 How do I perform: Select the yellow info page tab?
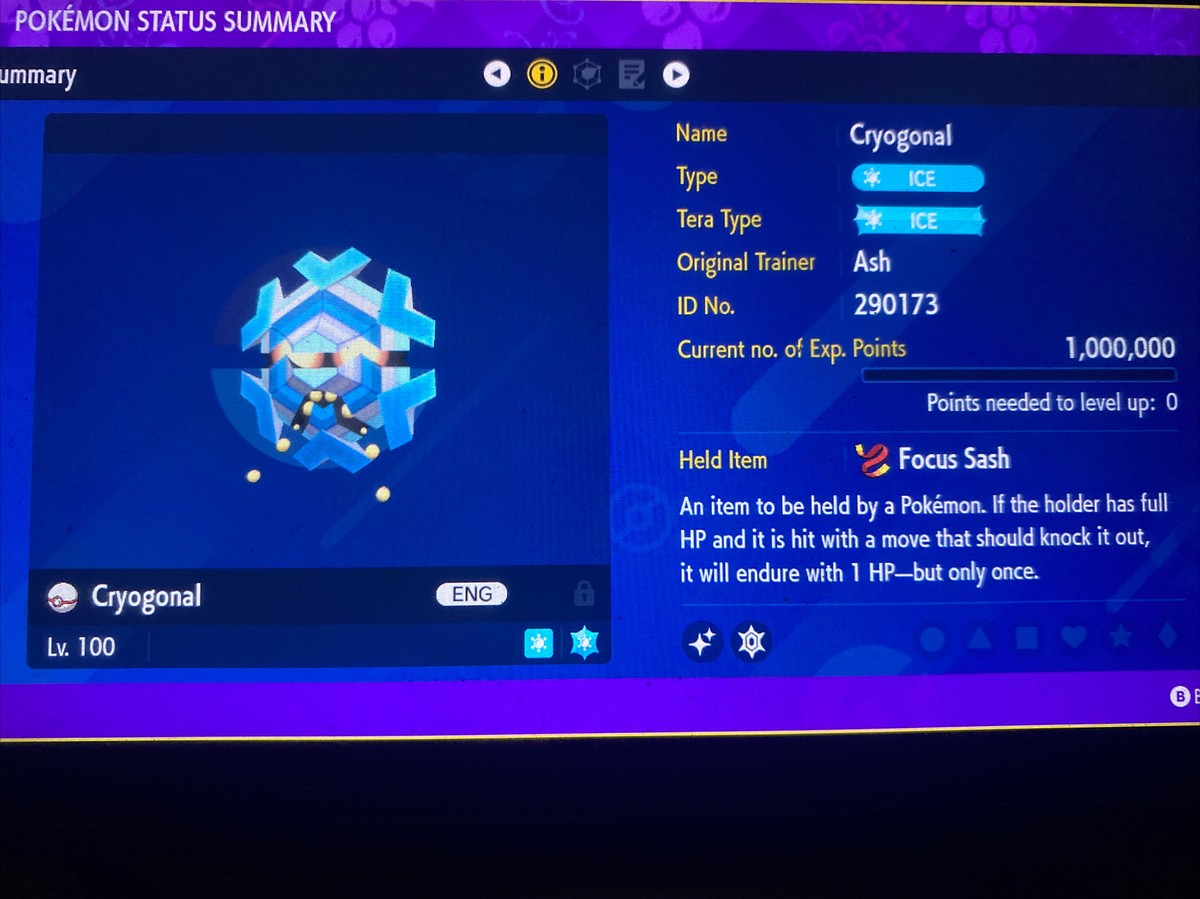(542, 74)
